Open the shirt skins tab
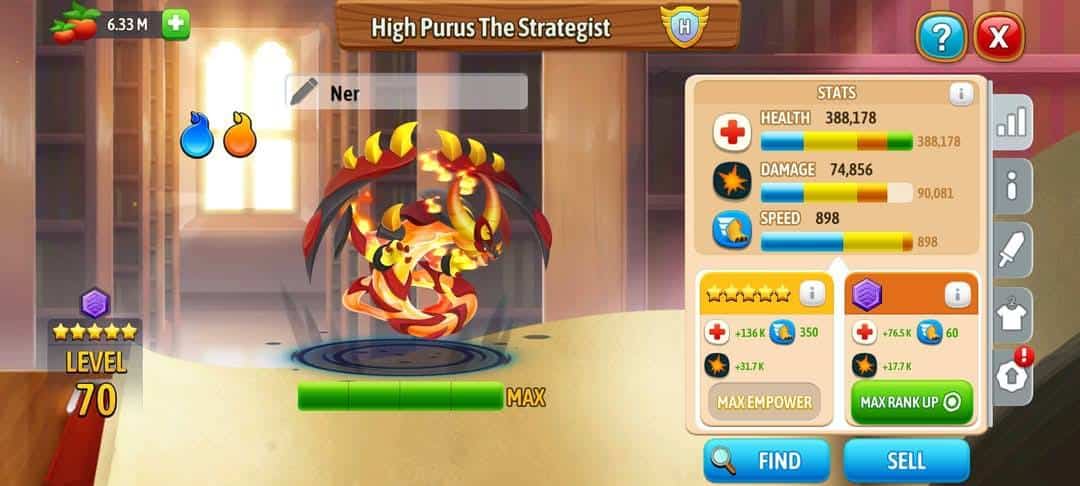 tap(1013, 316)
